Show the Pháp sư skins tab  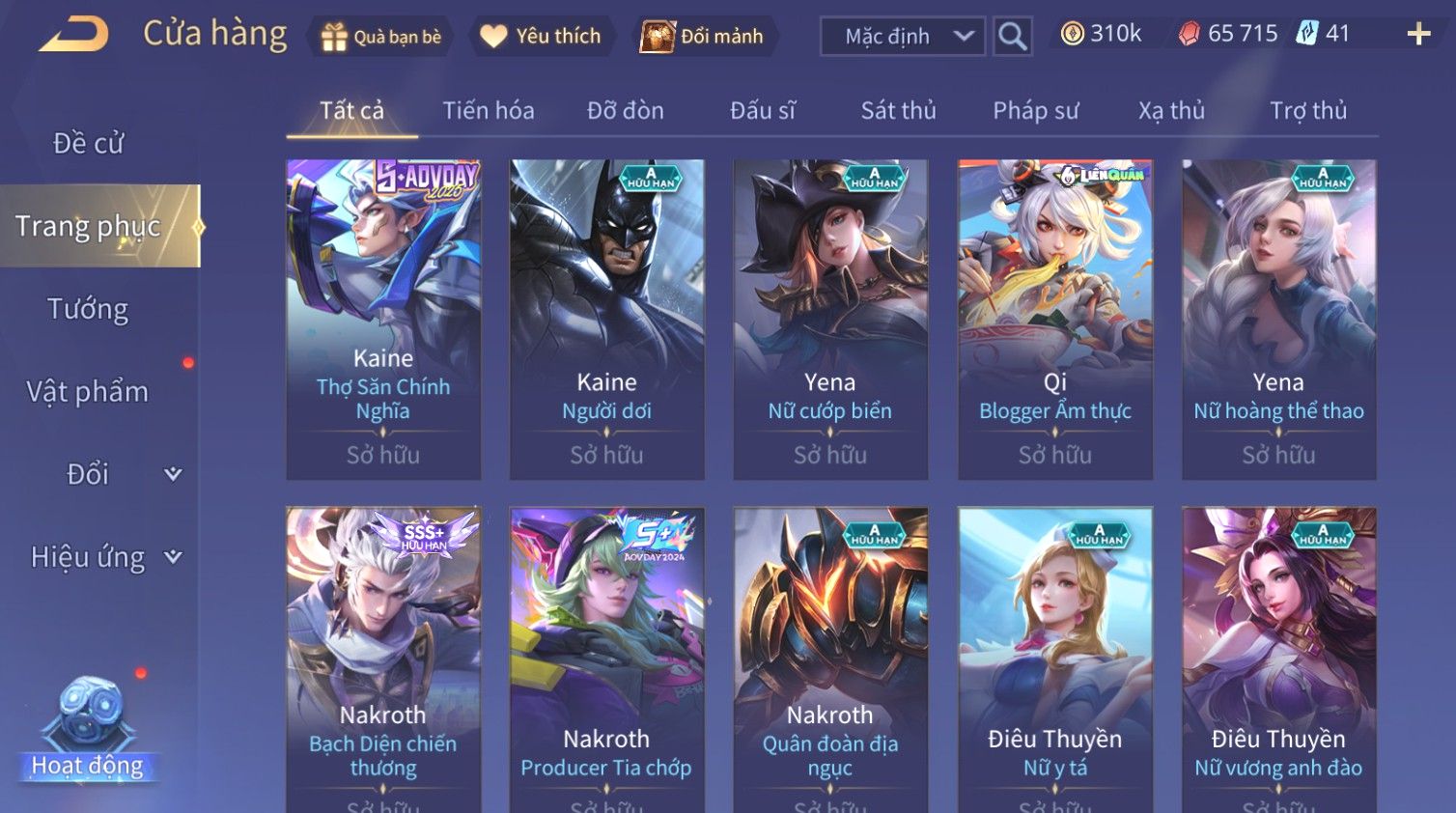click(1035, 111)
